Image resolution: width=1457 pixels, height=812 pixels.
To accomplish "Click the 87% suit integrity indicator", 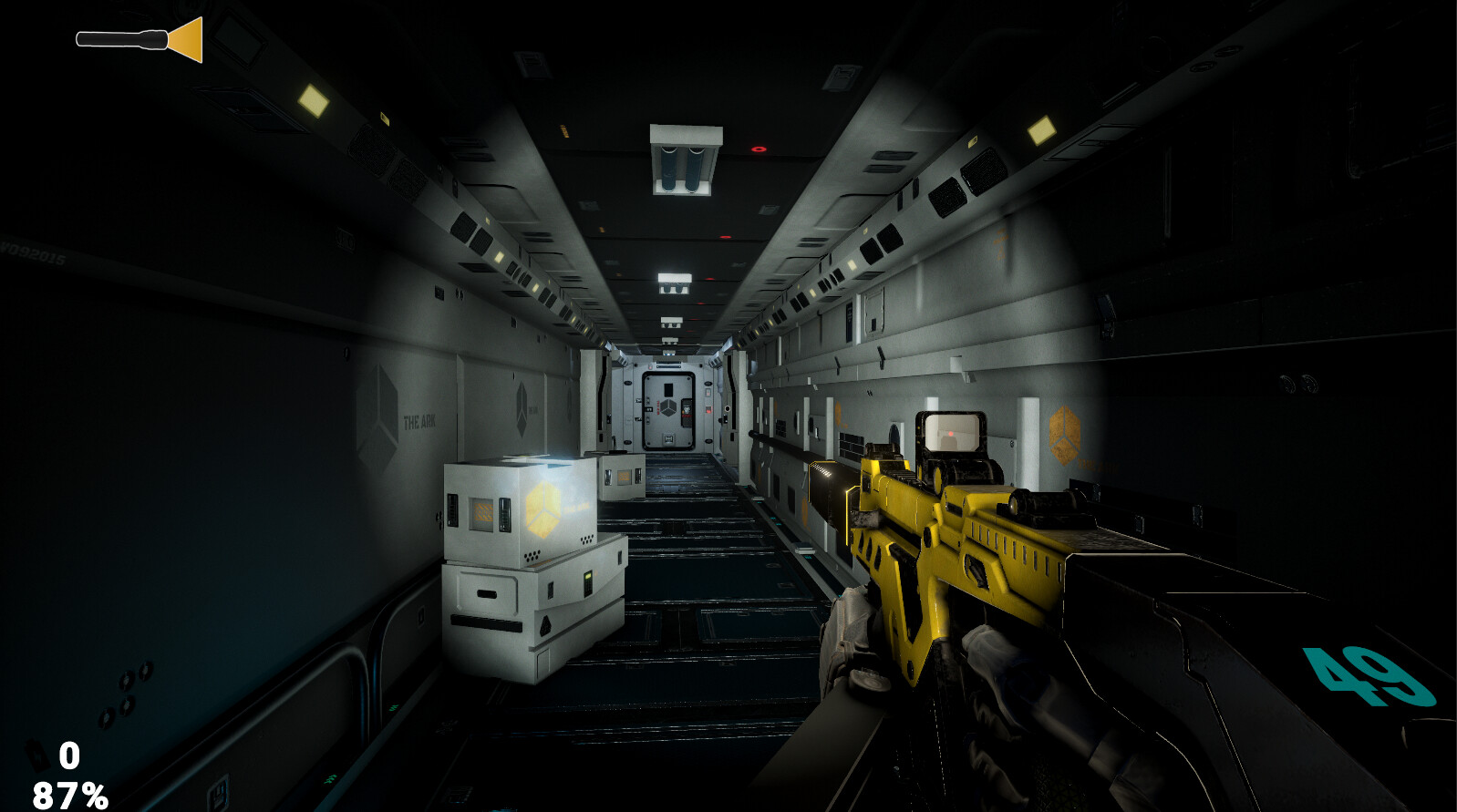I will click(68, 793).
